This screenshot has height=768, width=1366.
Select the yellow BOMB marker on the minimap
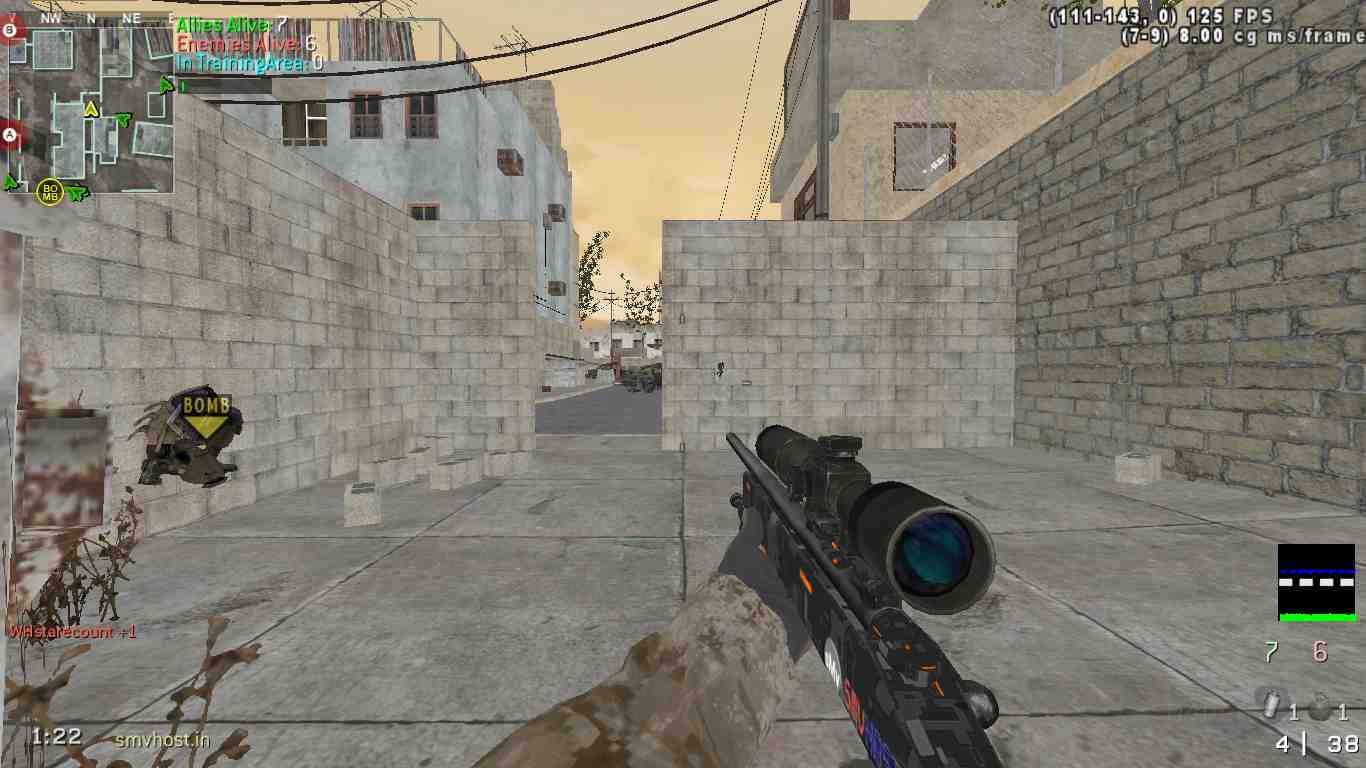(x=49, y=191)
